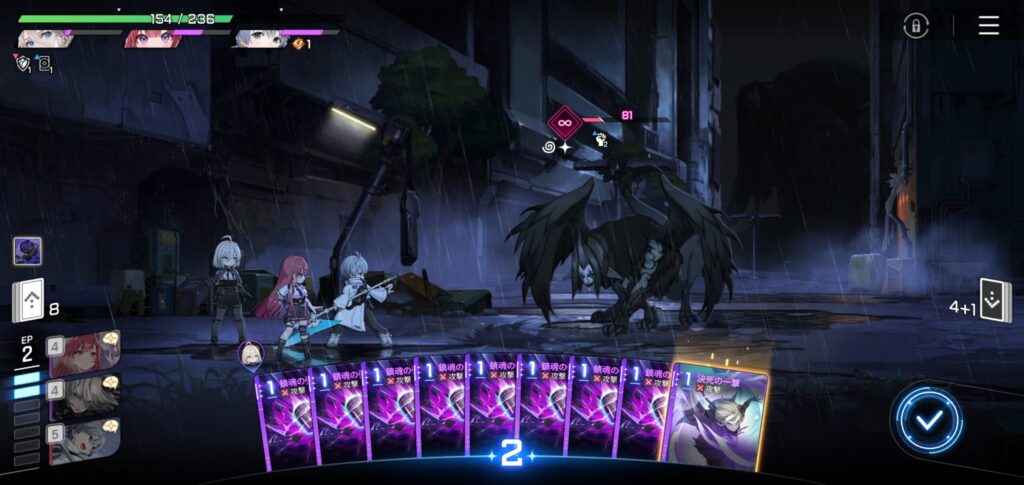Toggle the lock icon button
The image size is (1024, 485).
(916, 26)
